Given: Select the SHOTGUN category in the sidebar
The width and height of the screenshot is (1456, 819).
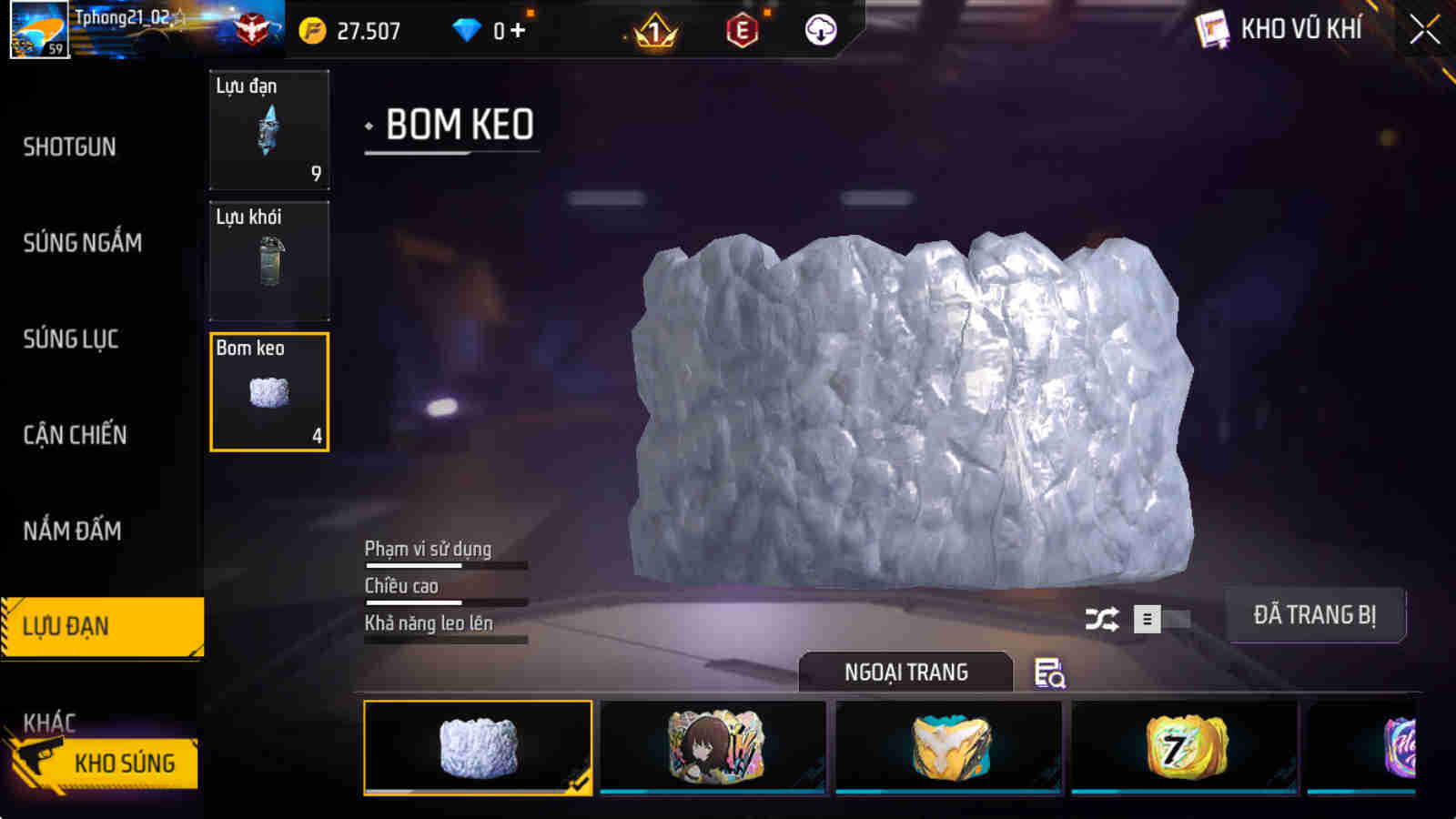Looking at the screenshot, I should [x=68, y=146].
